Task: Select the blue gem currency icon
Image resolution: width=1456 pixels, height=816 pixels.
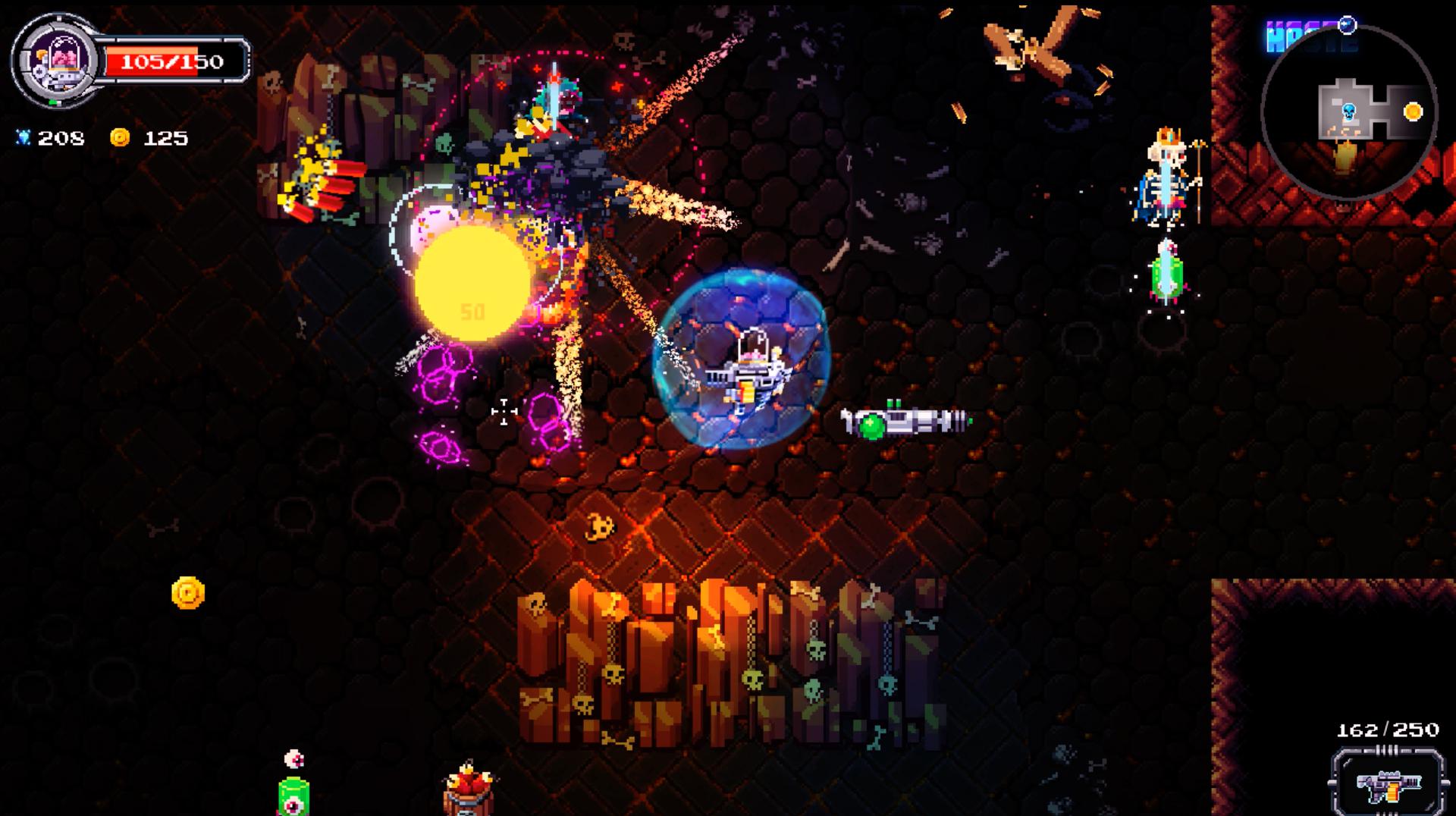Action: (24, 138)
